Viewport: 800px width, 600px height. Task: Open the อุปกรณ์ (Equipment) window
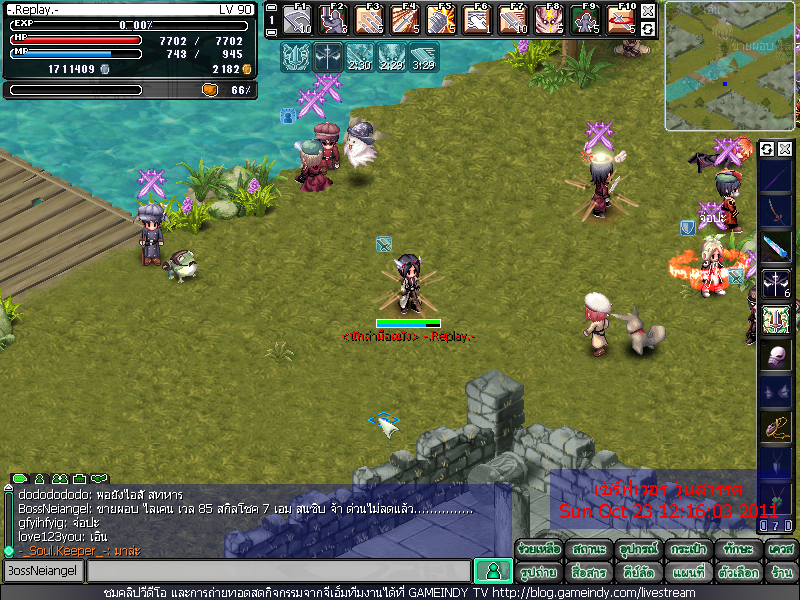click(636, 549)
